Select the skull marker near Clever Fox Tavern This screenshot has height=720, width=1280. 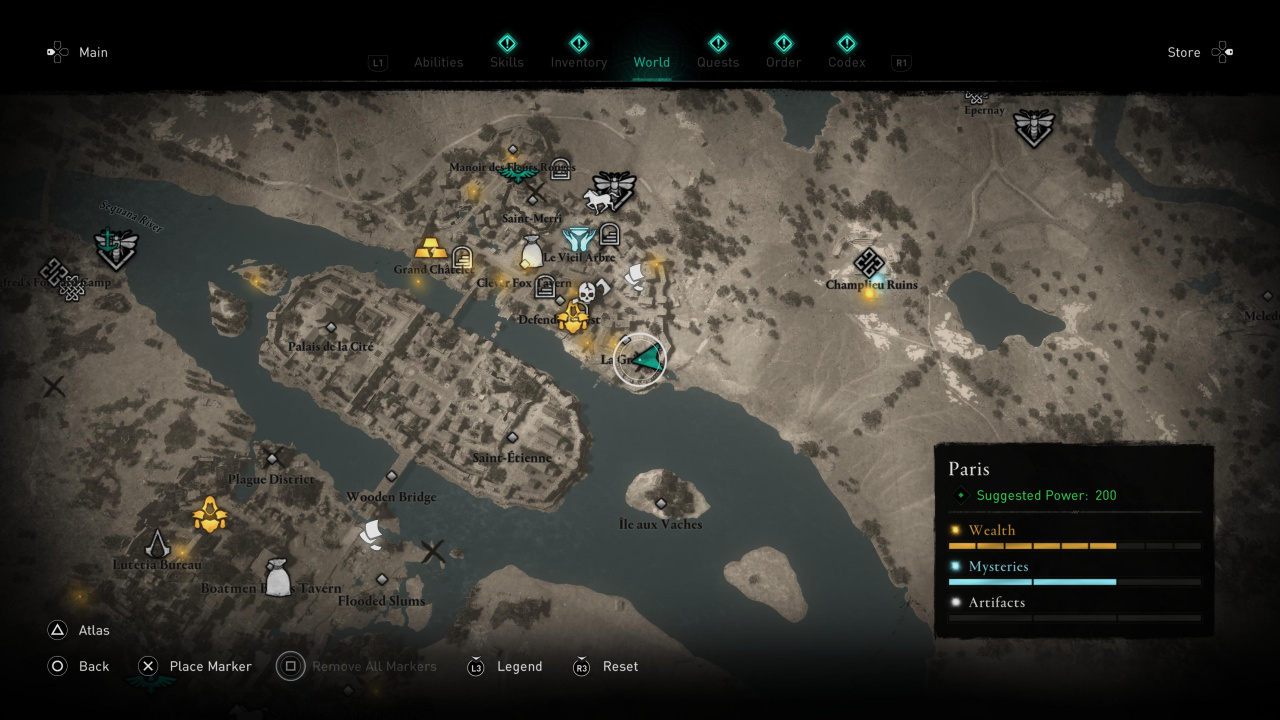pyautogui.click(x=587, y=292)
